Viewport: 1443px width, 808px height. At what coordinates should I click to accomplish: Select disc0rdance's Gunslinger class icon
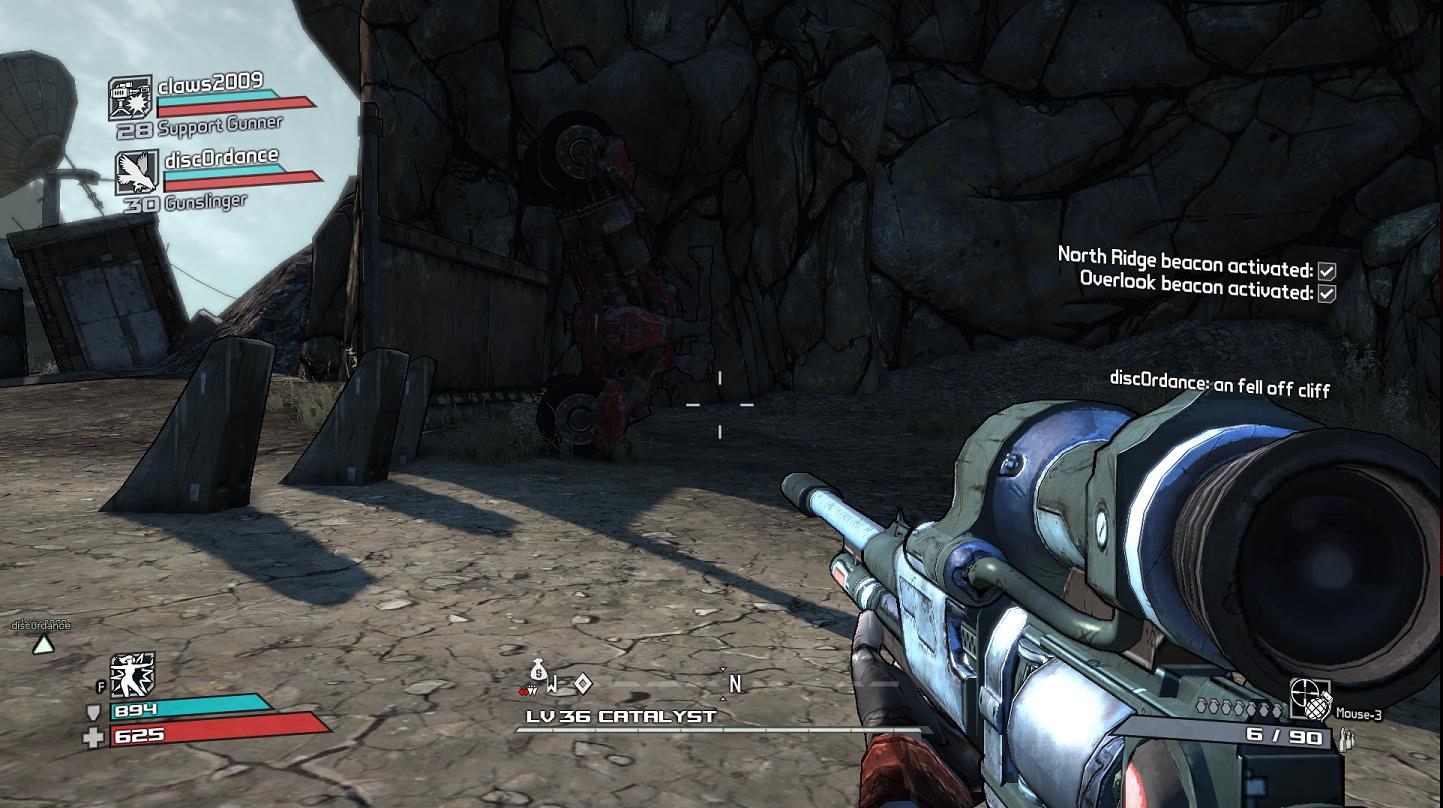tap(137, 171)
